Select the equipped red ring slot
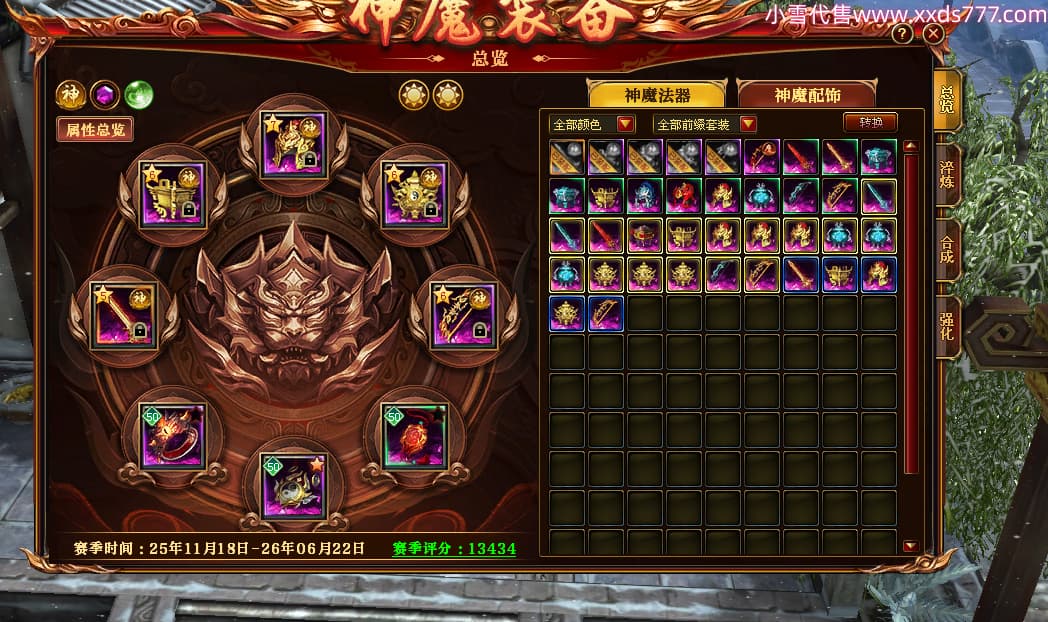This screenshot has width=1048, height=622. pyautogui.click(x=173, y=436)
